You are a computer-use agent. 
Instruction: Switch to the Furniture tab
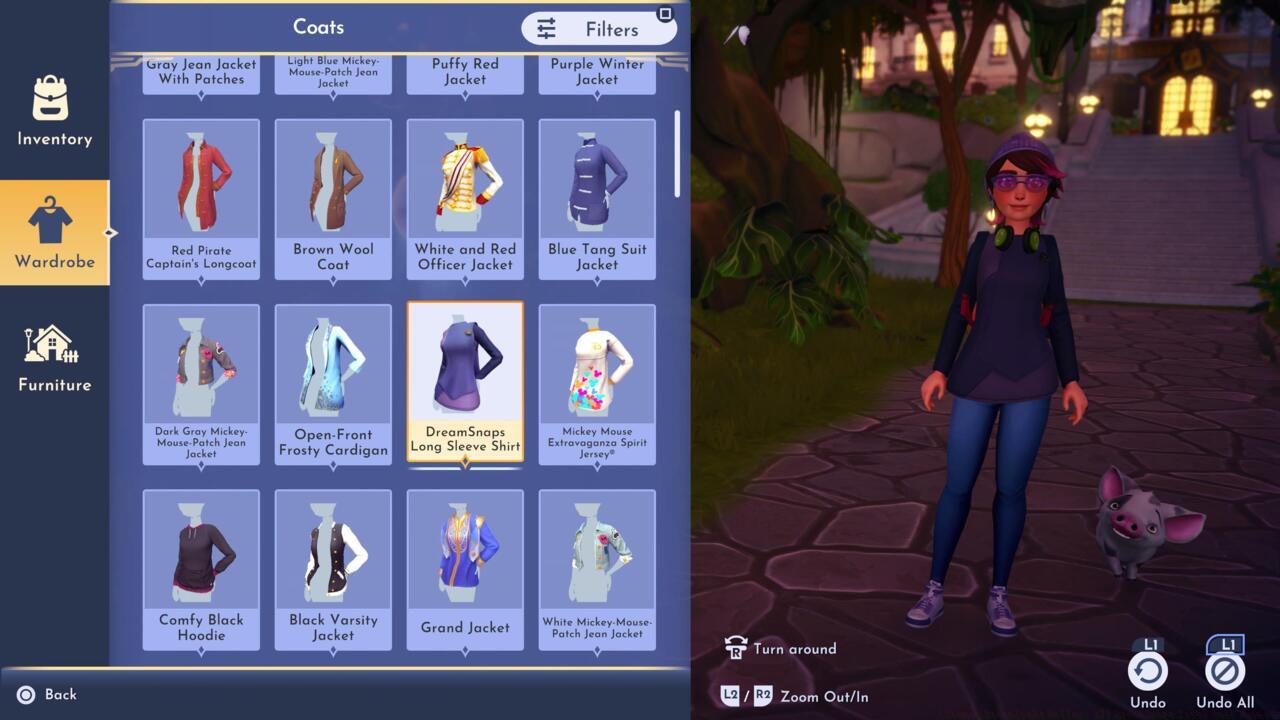click(54, 355)
